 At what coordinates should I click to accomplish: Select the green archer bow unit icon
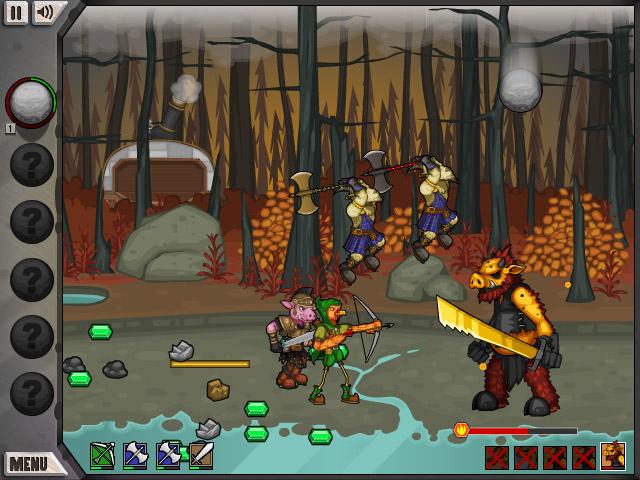tap(103, 456)
